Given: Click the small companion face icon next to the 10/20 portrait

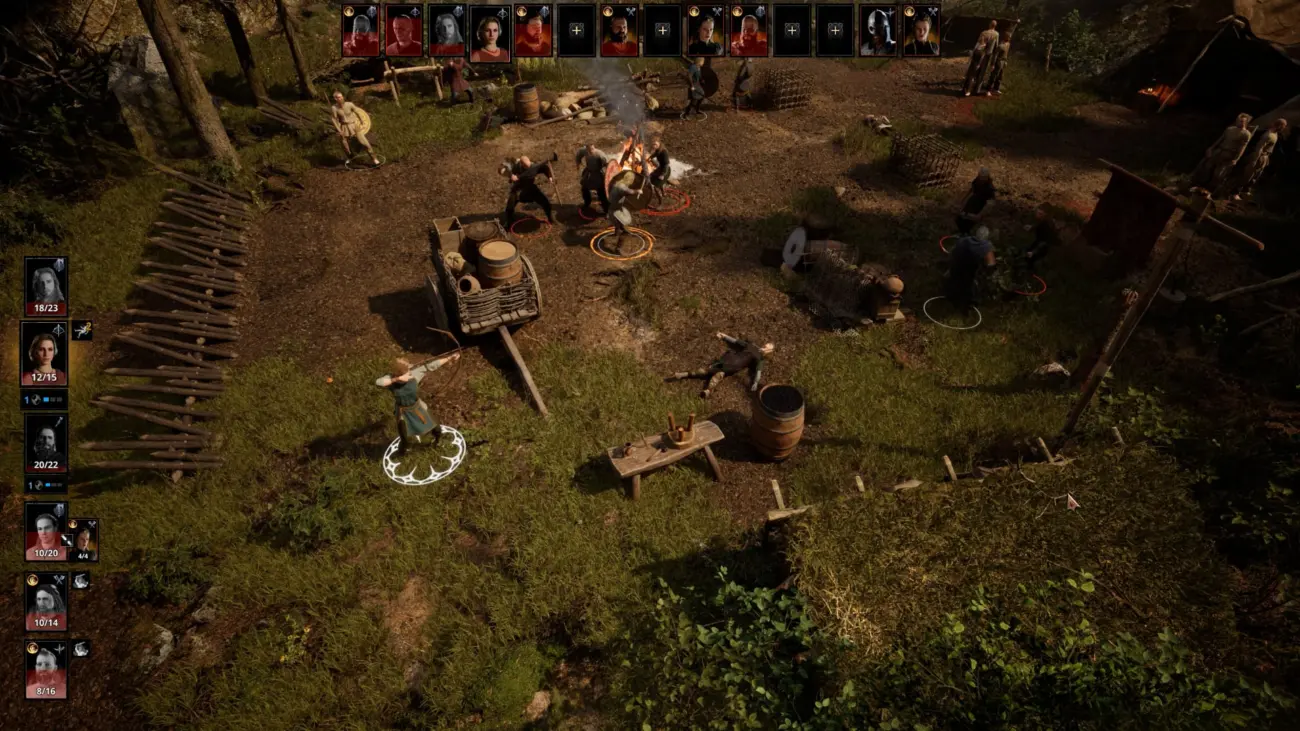Looking at the screenshot, I should [84, 537].
